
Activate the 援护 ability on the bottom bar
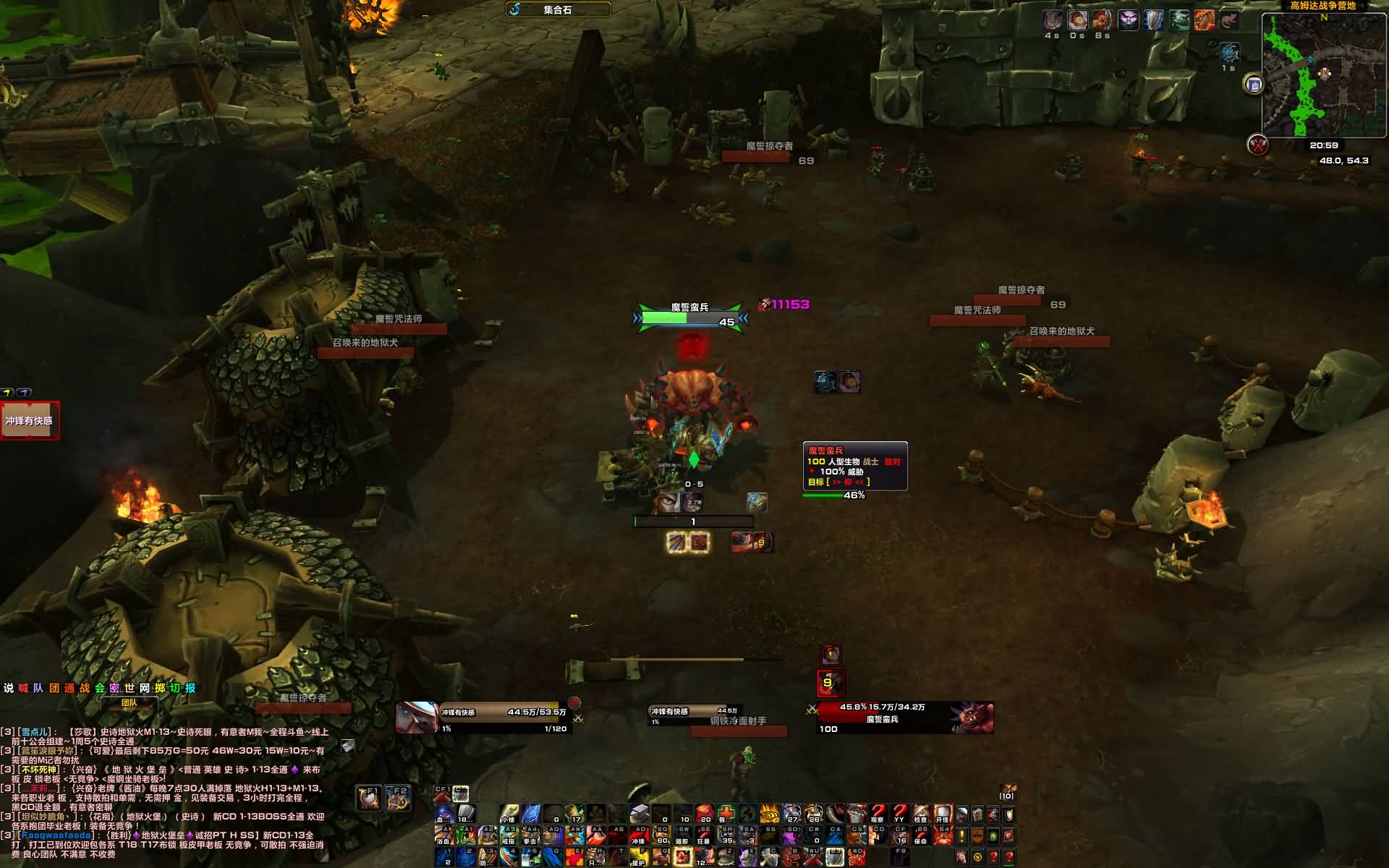click(x=638, y=858)
